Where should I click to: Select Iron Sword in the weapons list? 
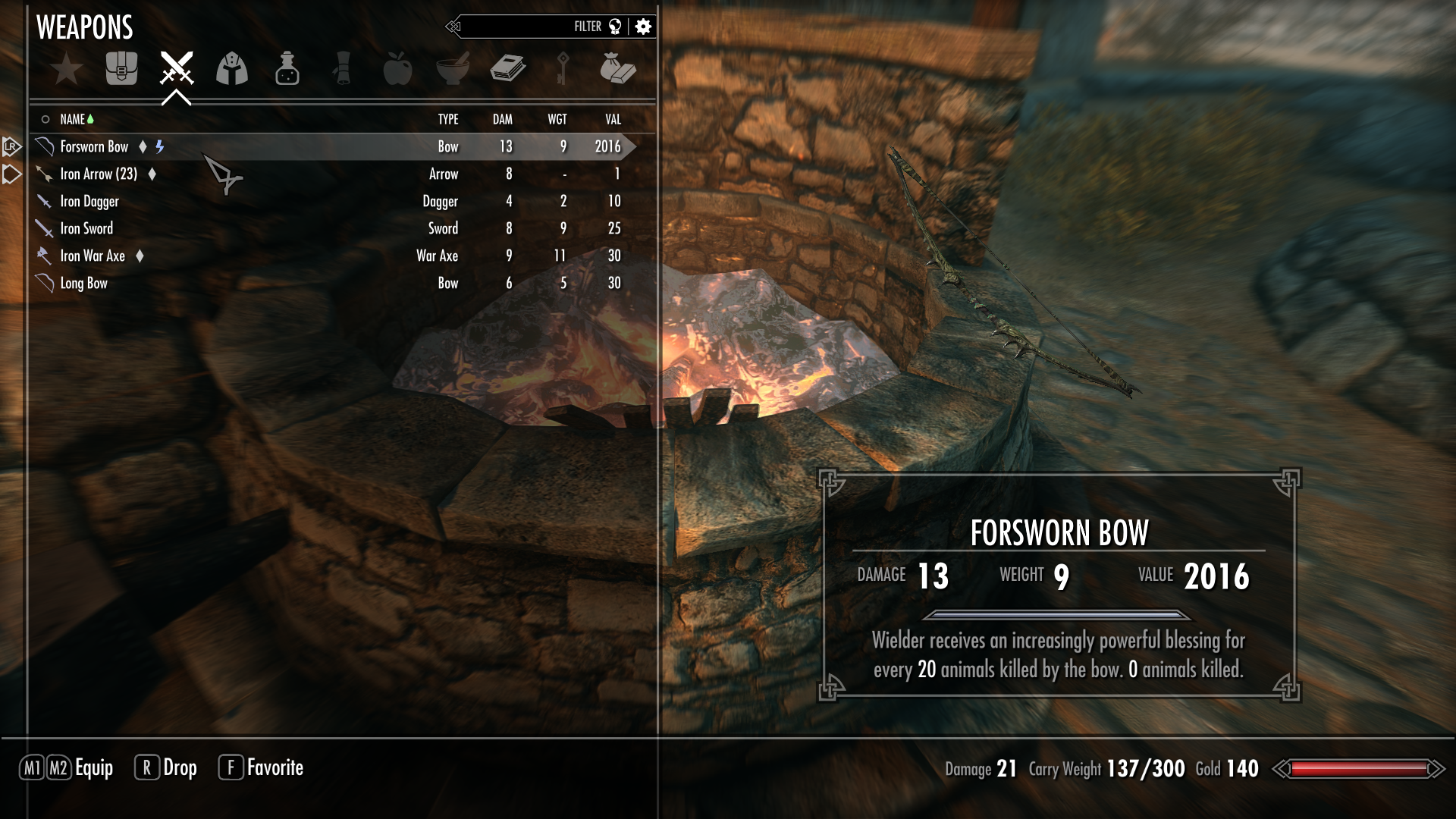(x=86, y=228)
